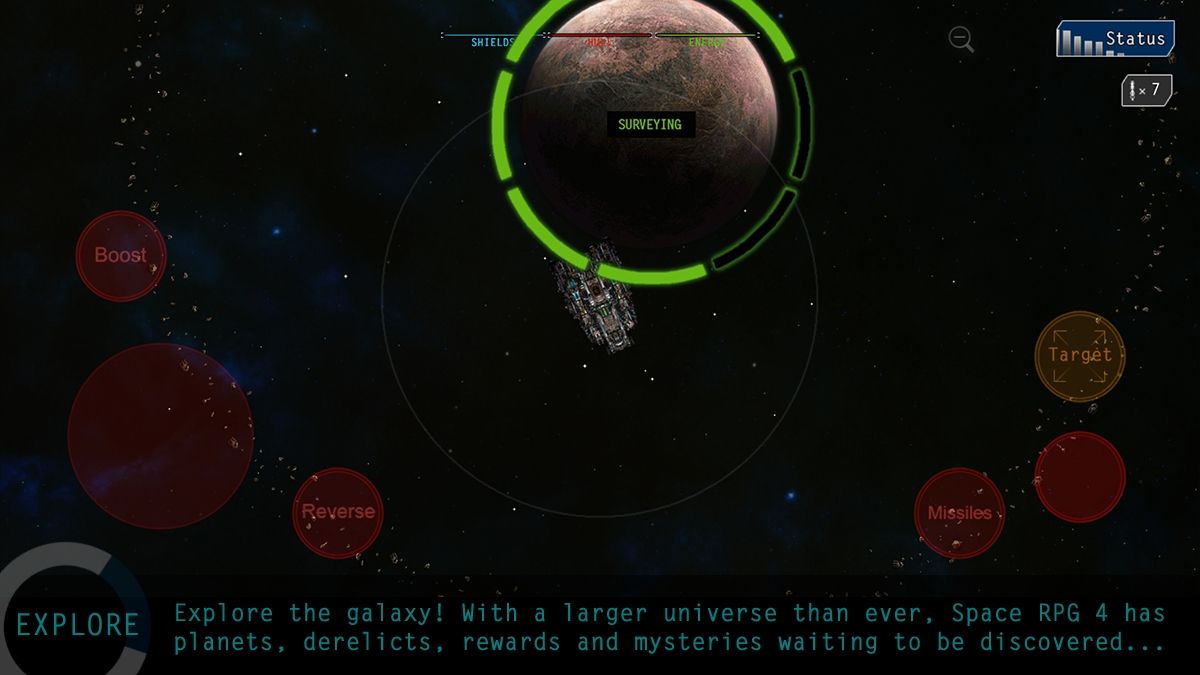Select the missile count x7 indicator
1200x675 pixels.
pyautogui.click(x=1146, y=90)
